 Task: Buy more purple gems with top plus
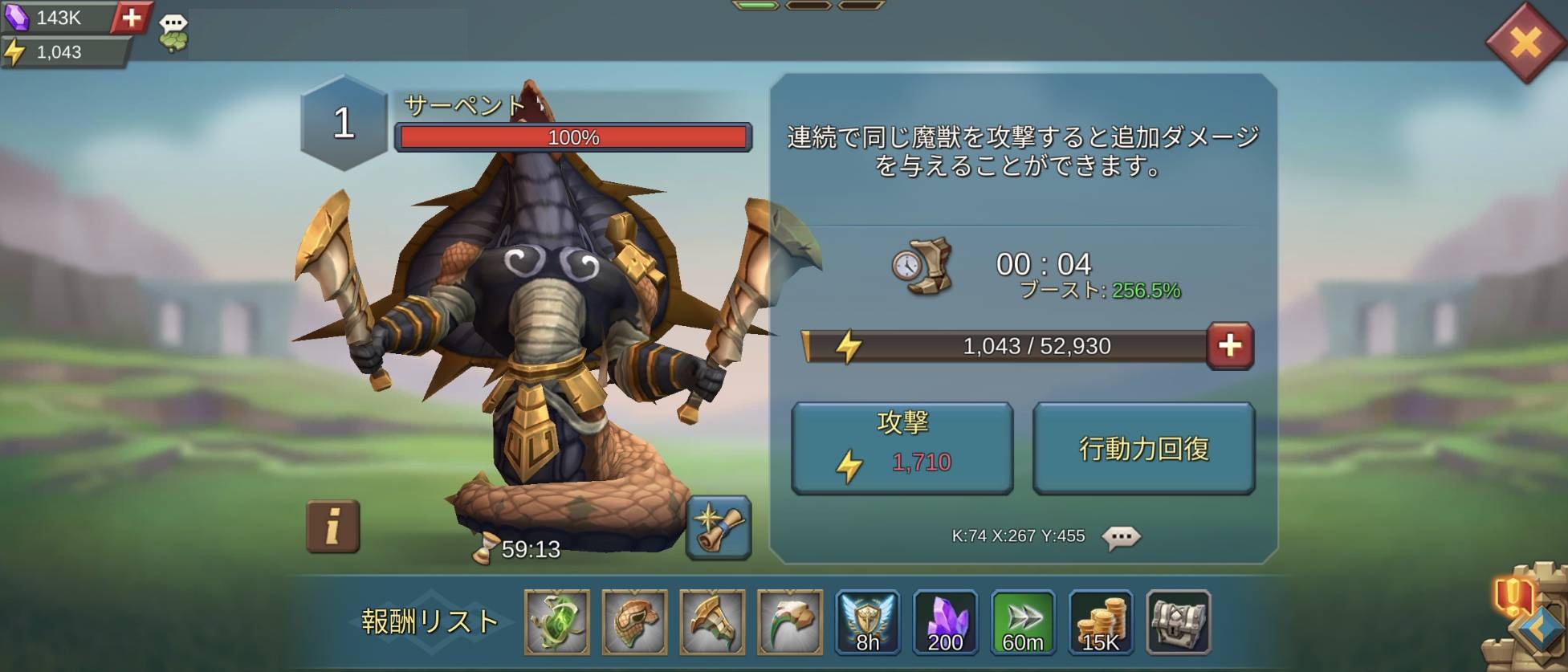pyautogui.click(x=132, y=17)
